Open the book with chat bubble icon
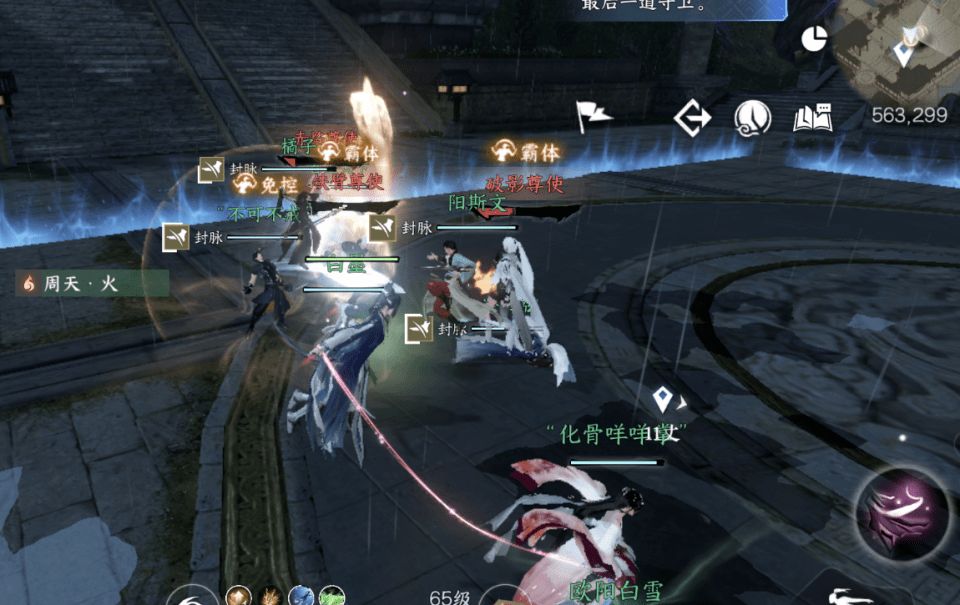The image size is (960, 605). tap(813, 118)
